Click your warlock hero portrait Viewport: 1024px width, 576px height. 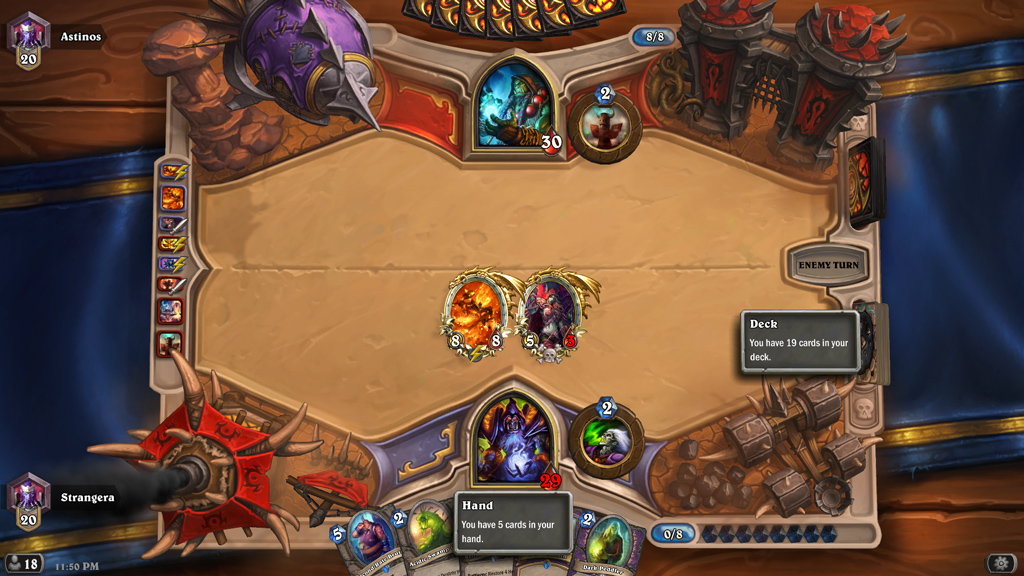click(513, 442)
